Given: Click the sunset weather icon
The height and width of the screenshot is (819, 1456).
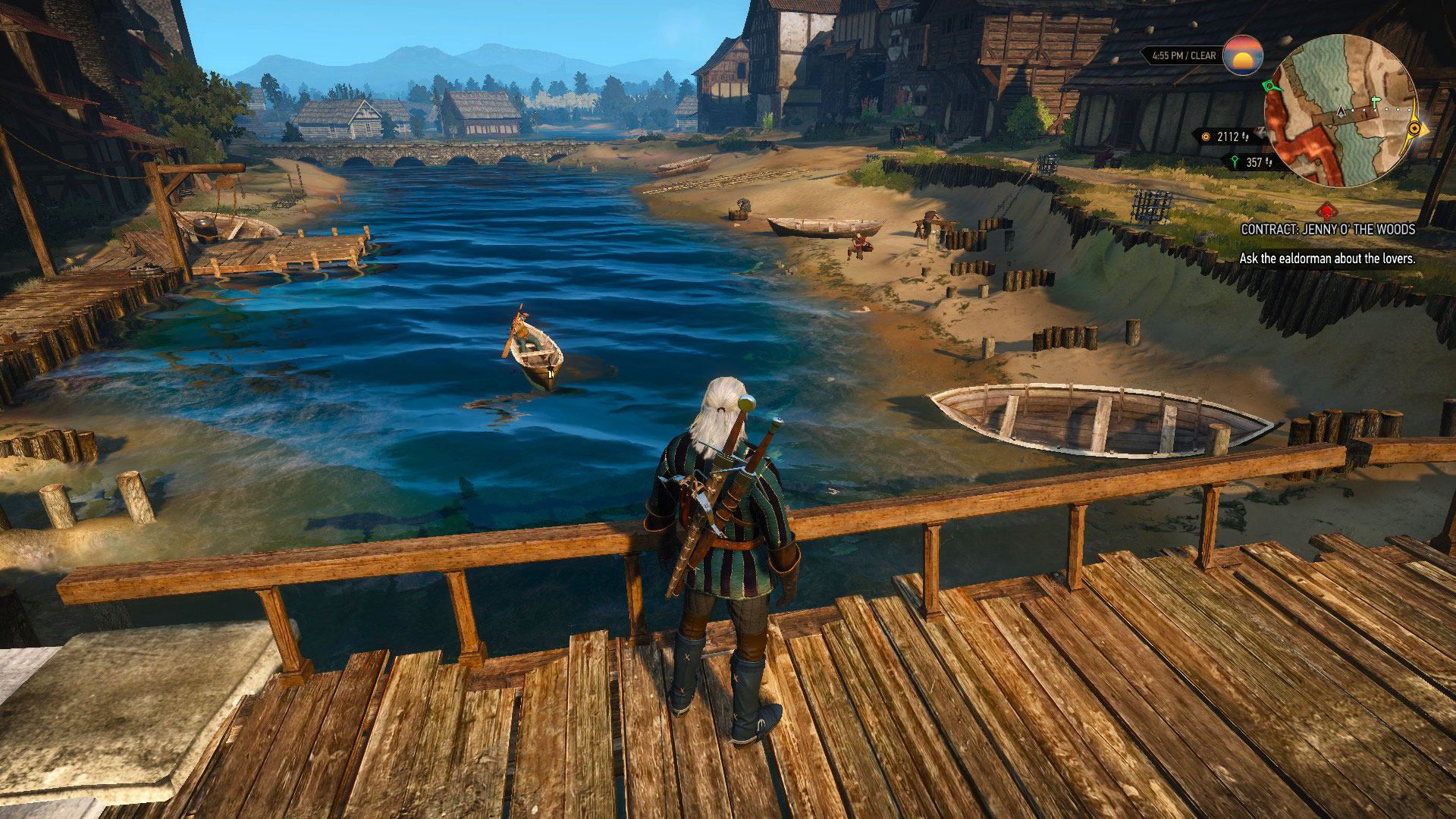Looking at the screenshot, I should 1243,55.
